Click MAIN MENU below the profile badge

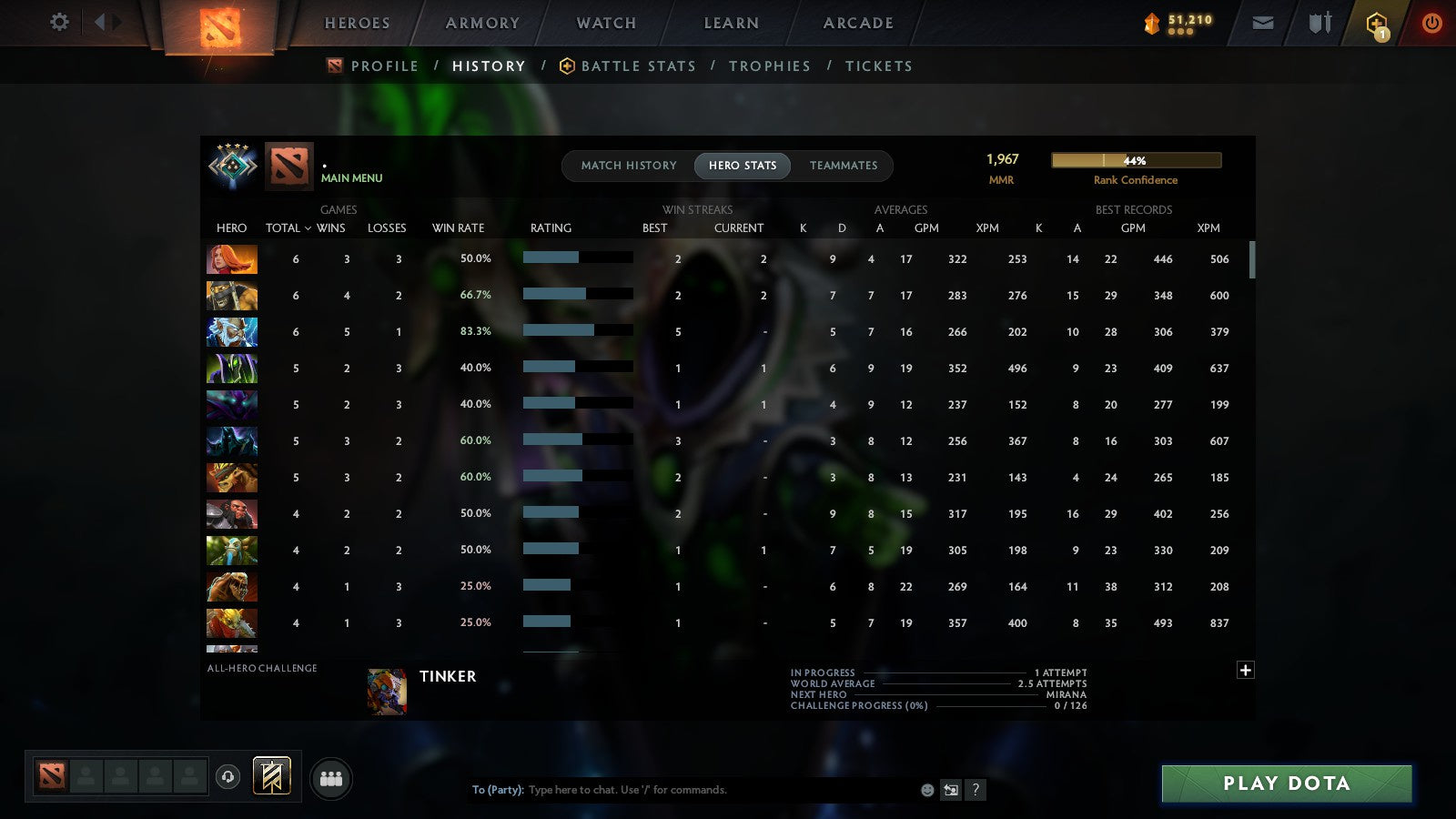(352, 178)
